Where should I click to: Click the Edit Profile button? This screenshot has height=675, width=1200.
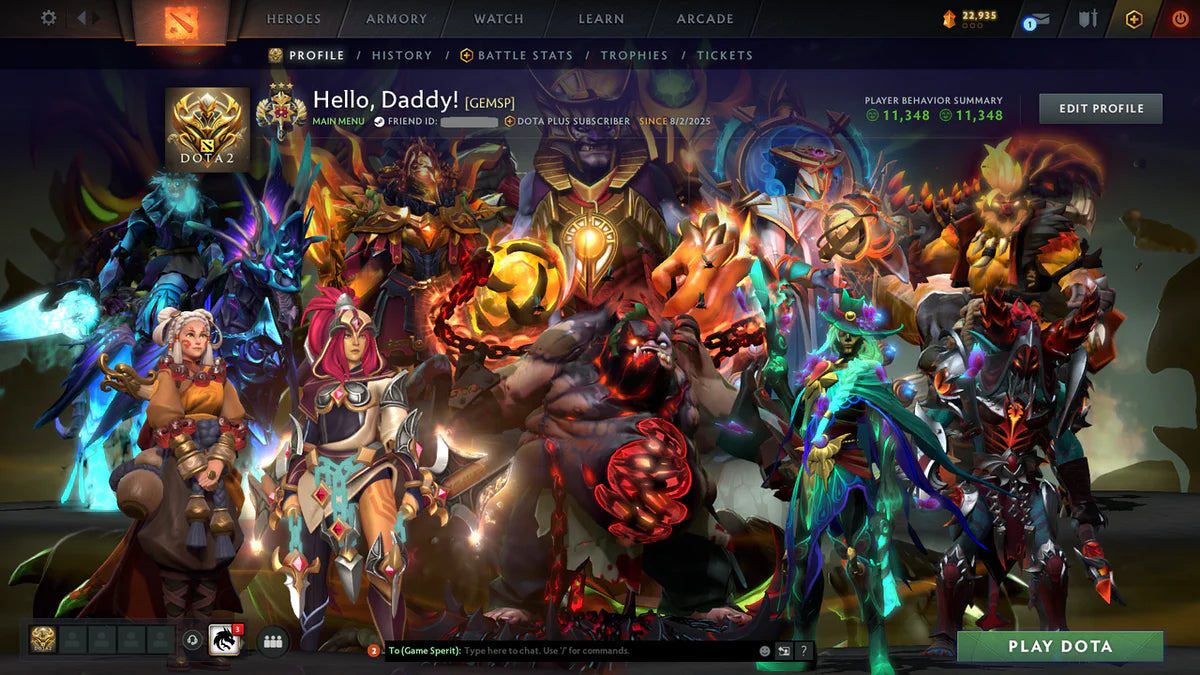1100,108
